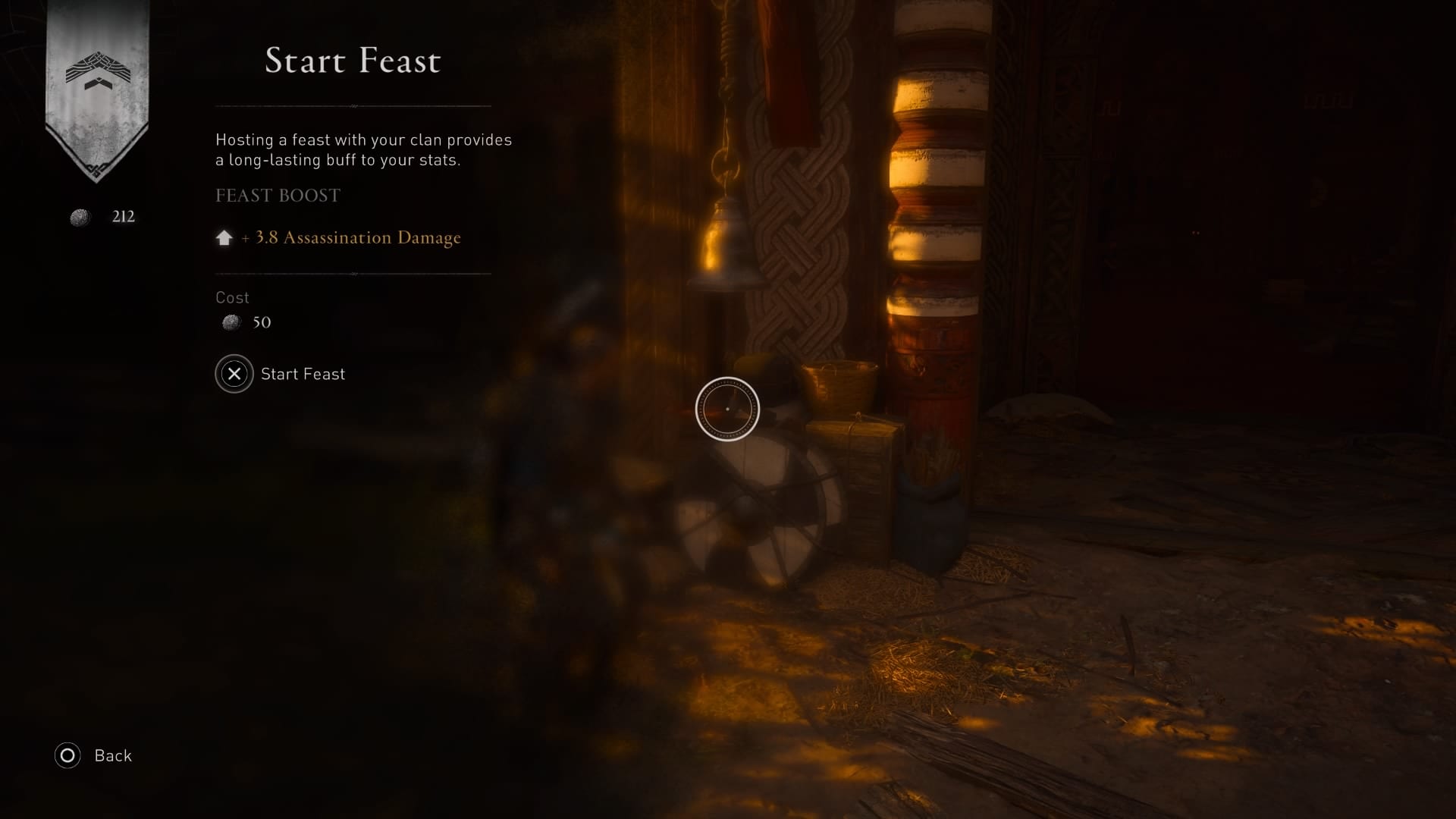The width and height of the screenshot is (1456, 819).
Task: Click the +3.8 Assassination Damage text
Action: tap(351, 237)
